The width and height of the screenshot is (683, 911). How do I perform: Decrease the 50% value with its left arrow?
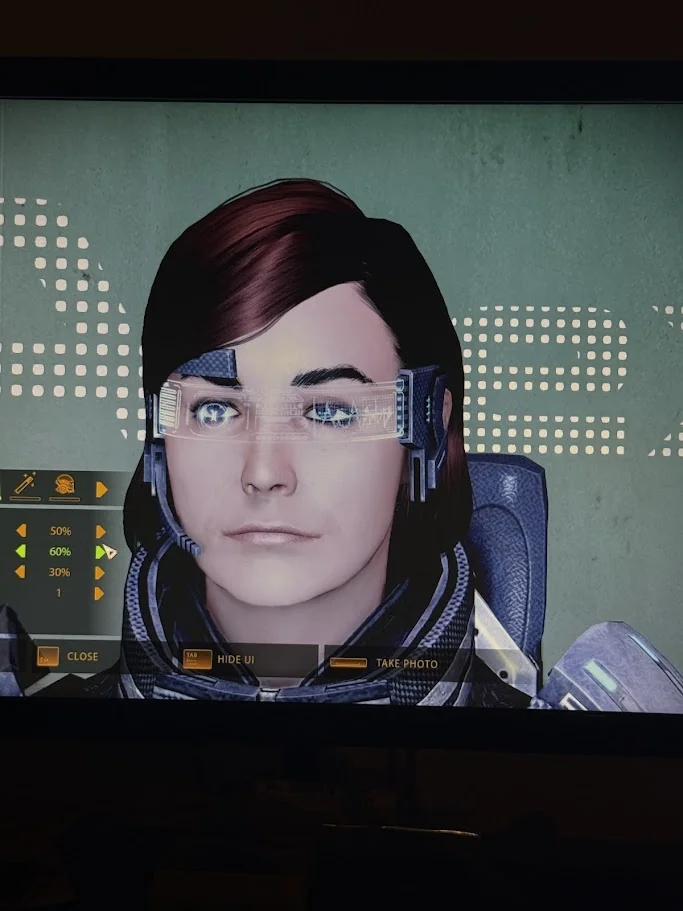[x=20, y=530]
